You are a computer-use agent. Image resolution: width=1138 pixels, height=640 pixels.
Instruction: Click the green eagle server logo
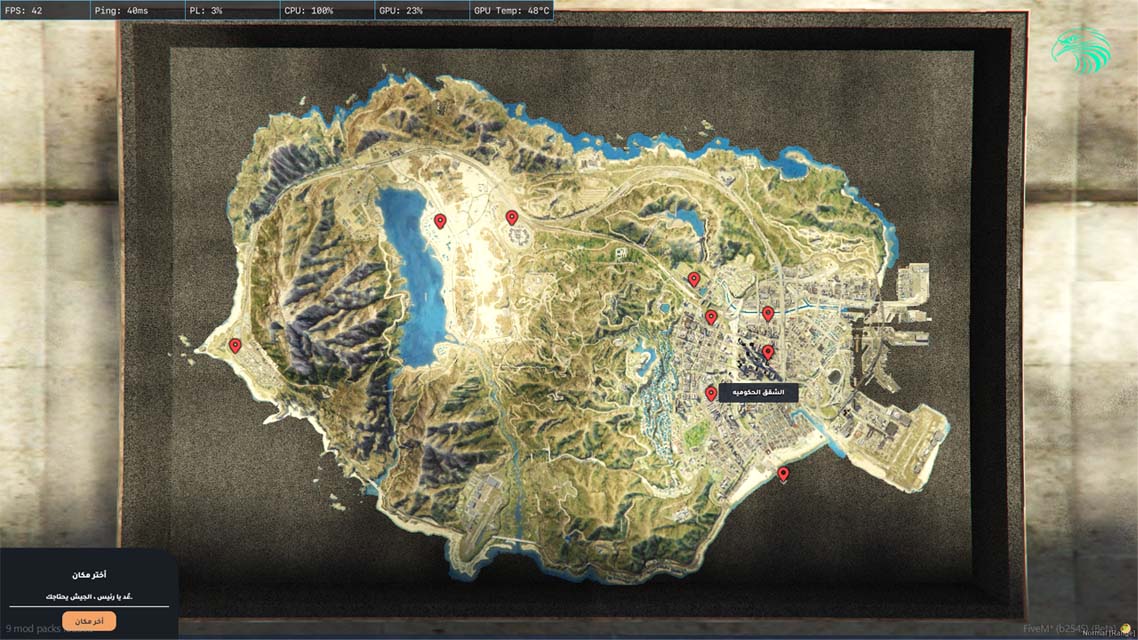[1080, 50]
